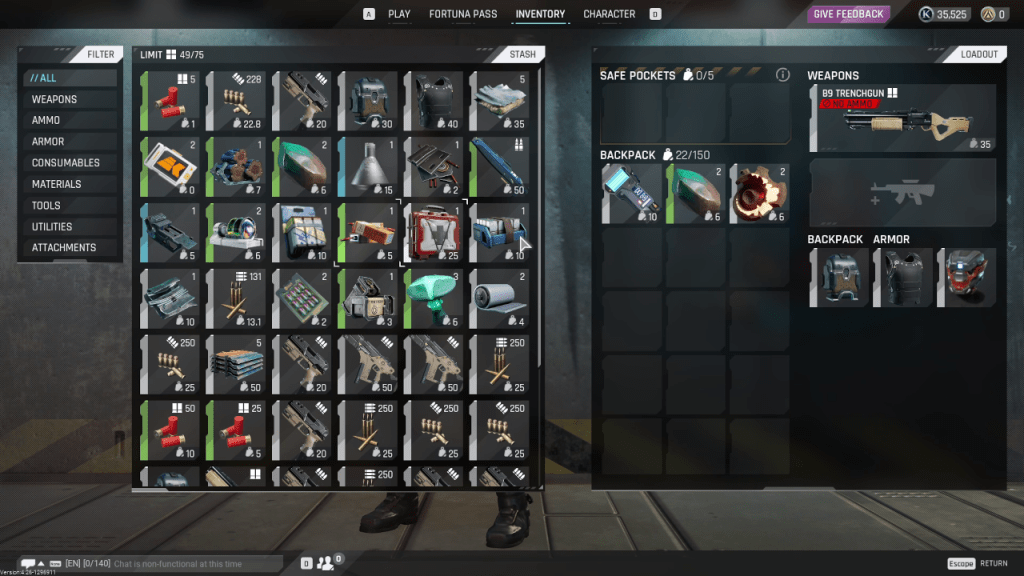
Task: Filter stash by Ammo
Action: pyautogui.click(x=46, y=120)
